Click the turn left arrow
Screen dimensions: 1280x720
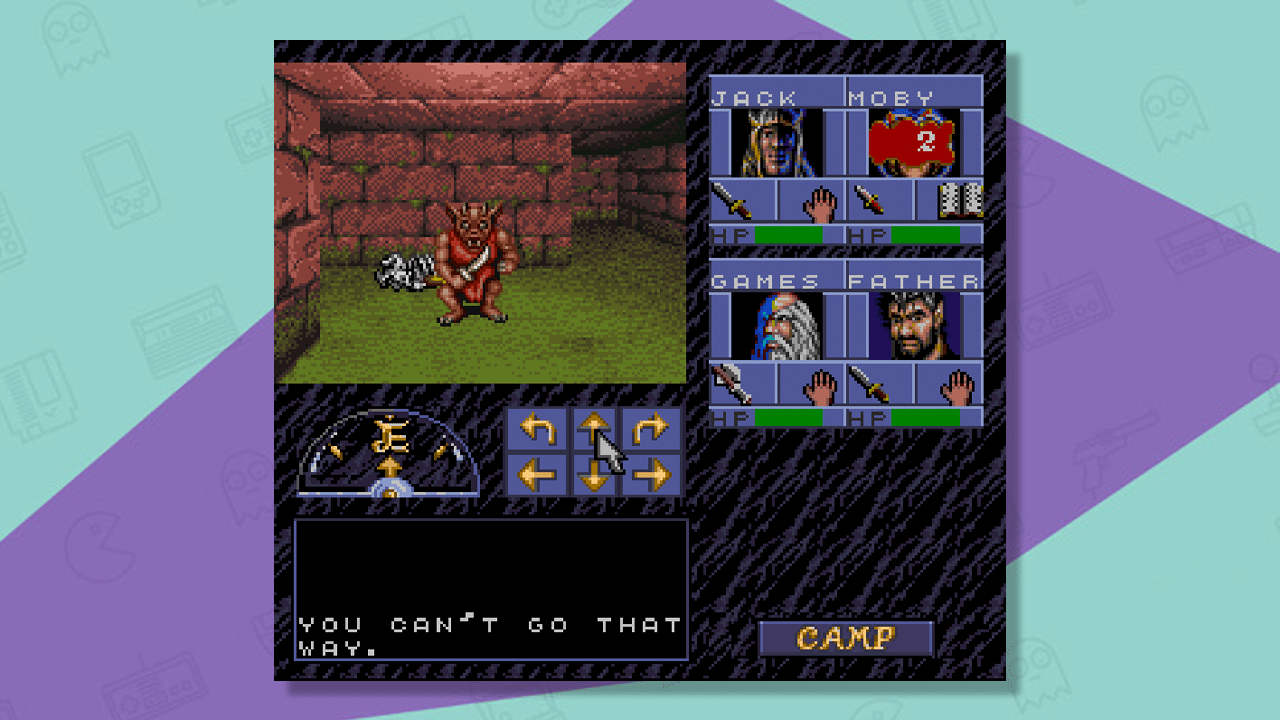coord(539,429)
